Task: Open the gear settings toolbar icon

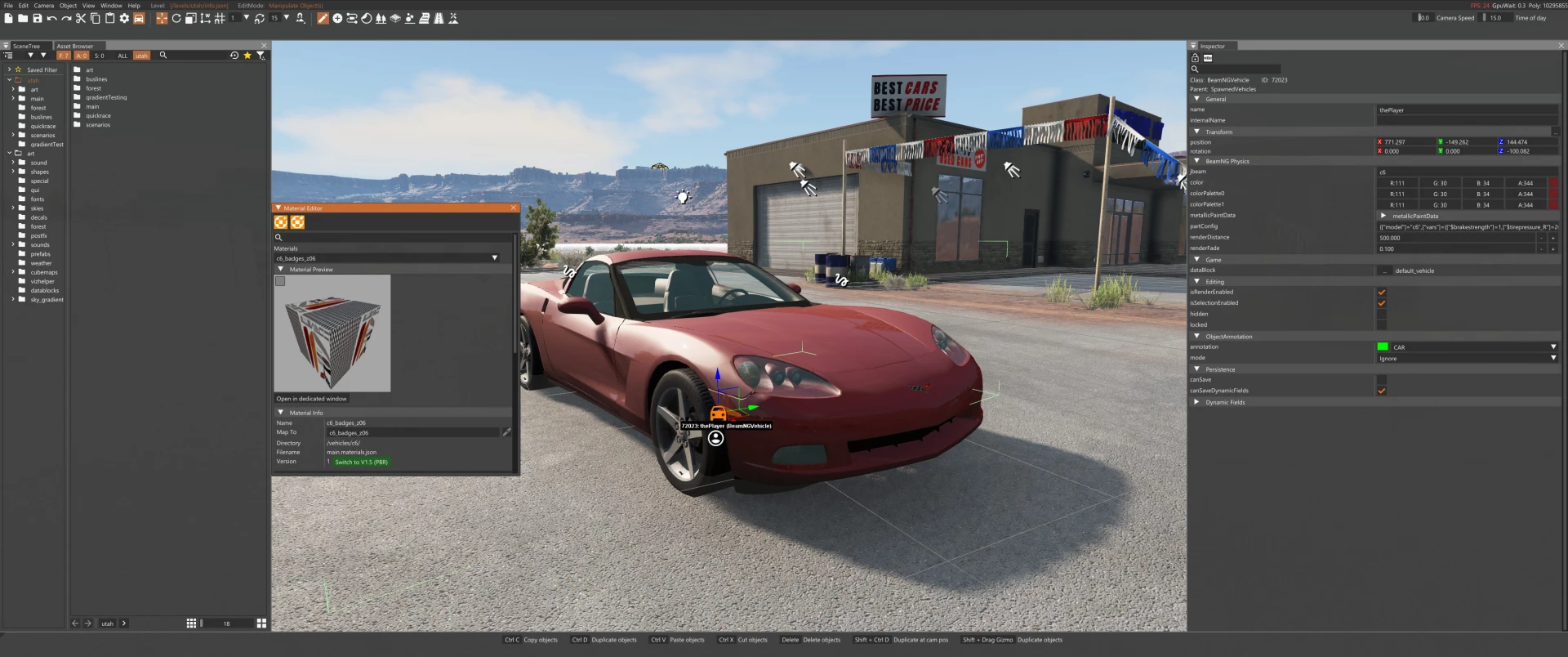Action: [x=124, y=18]
